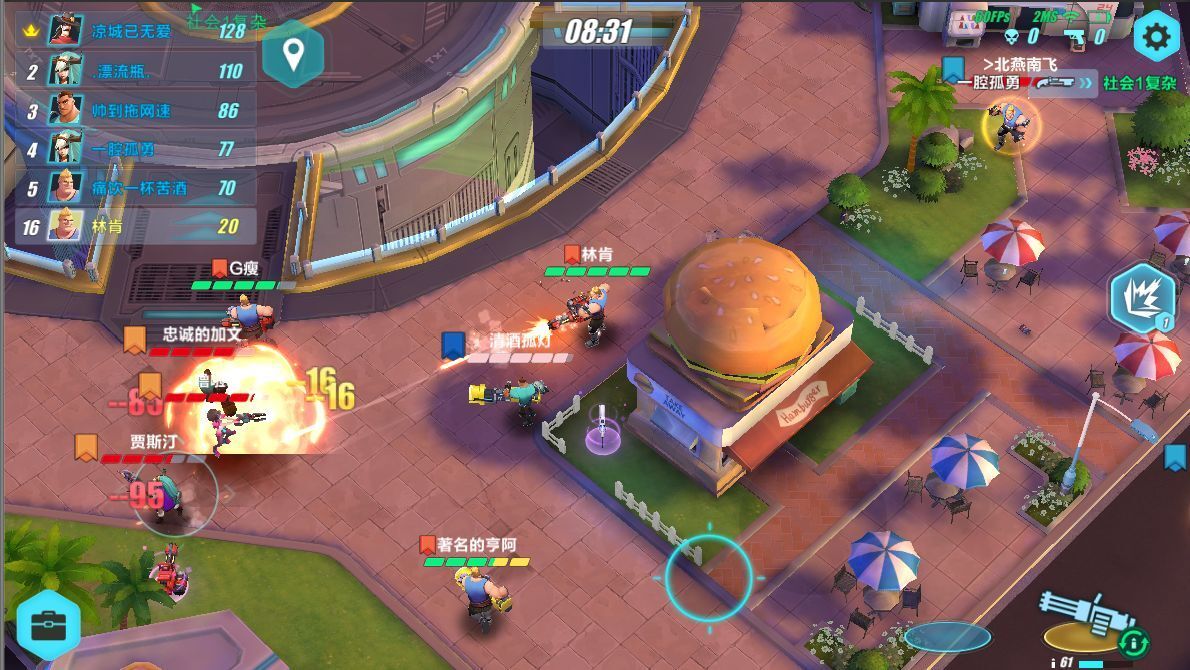Image resolution: width=1190 pixels, height=670 pixels.
Task: Choose leaderboard row for player .漂流瓶.
Action: 135,71
